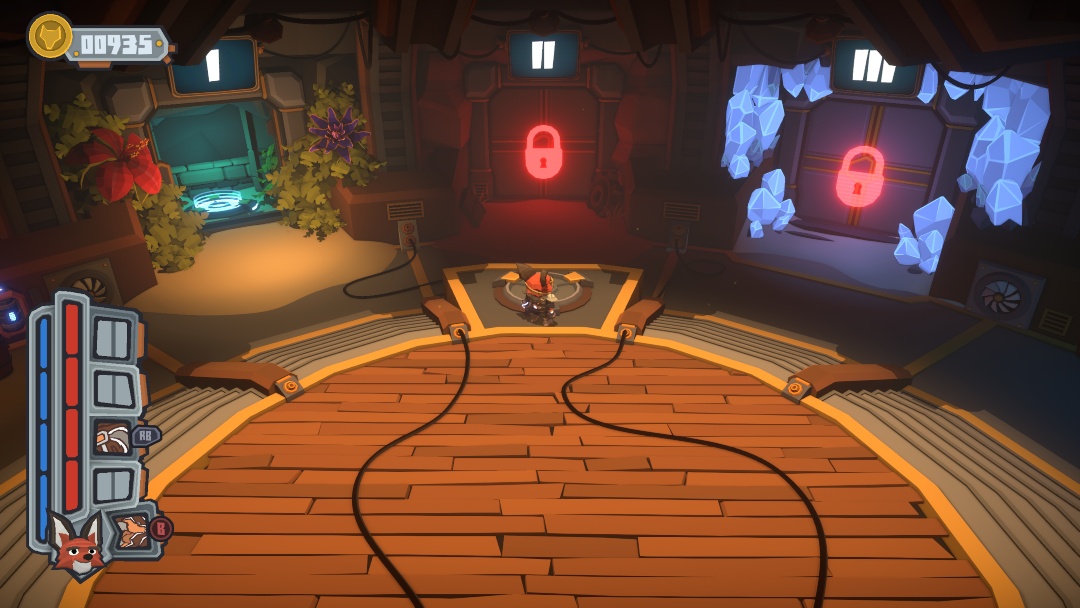Click the gold fox coin icon
The image size is (1080, 608).
point(47,37)
